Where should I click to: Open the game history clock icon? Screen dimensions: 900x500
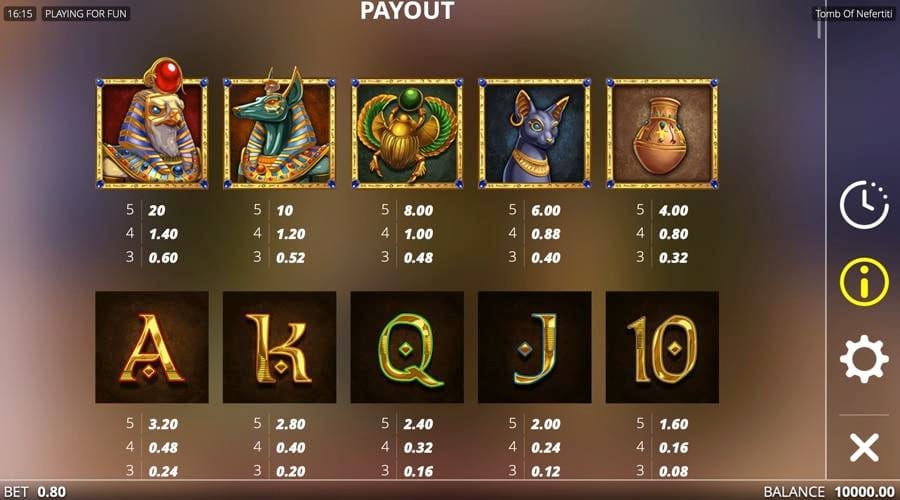(863, 206)
